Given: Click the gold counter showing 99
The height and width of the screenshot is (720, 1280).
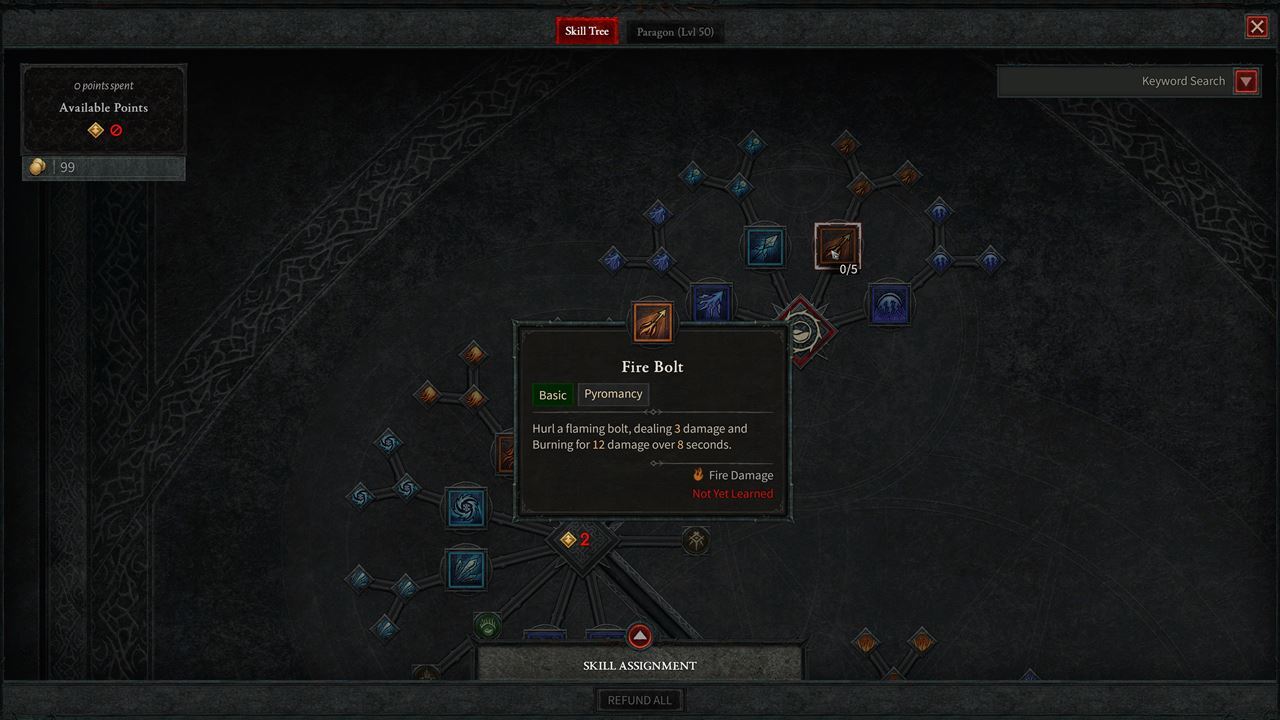Looking at the screenshot, I should coord(103,167).
